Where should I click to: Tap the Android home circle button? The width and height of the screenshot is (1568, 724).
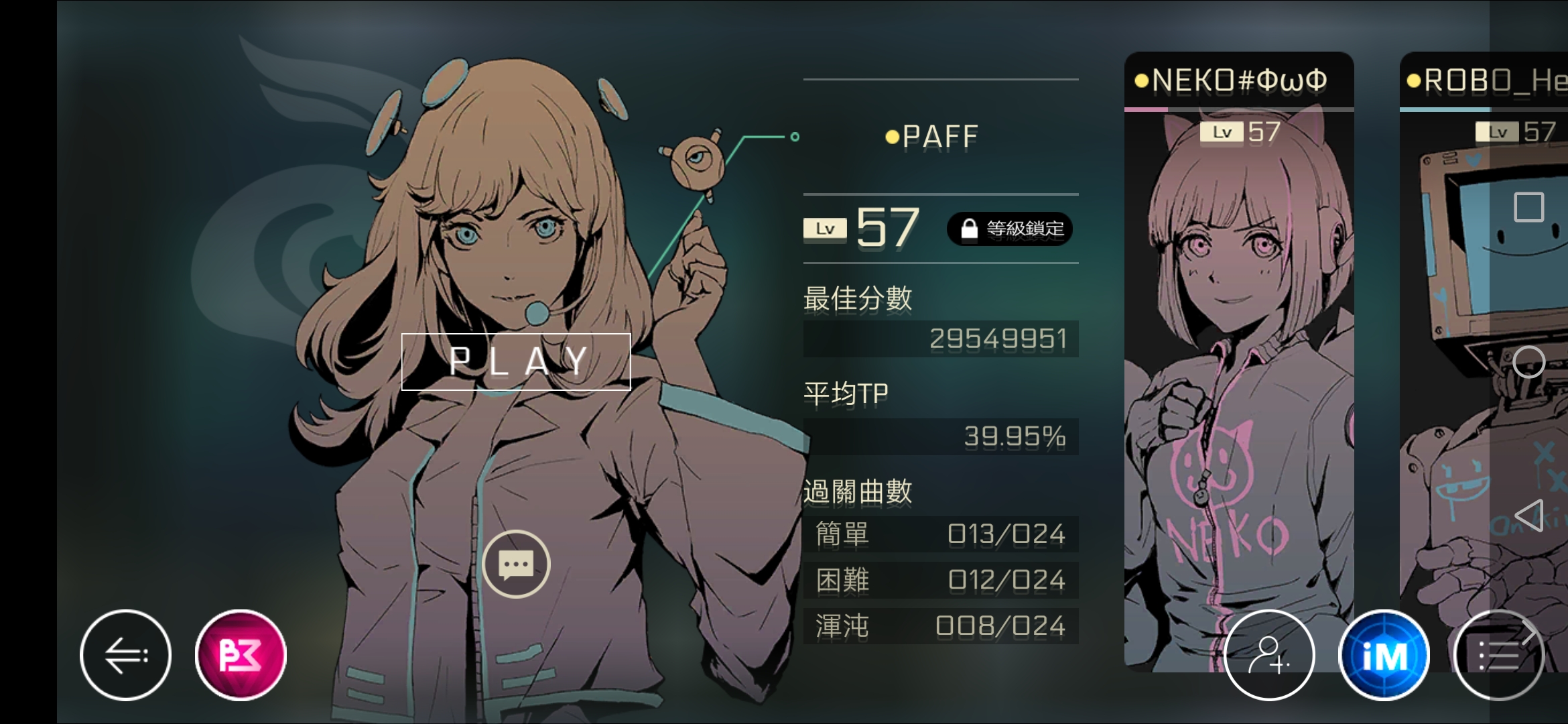tap(1530, 362)
